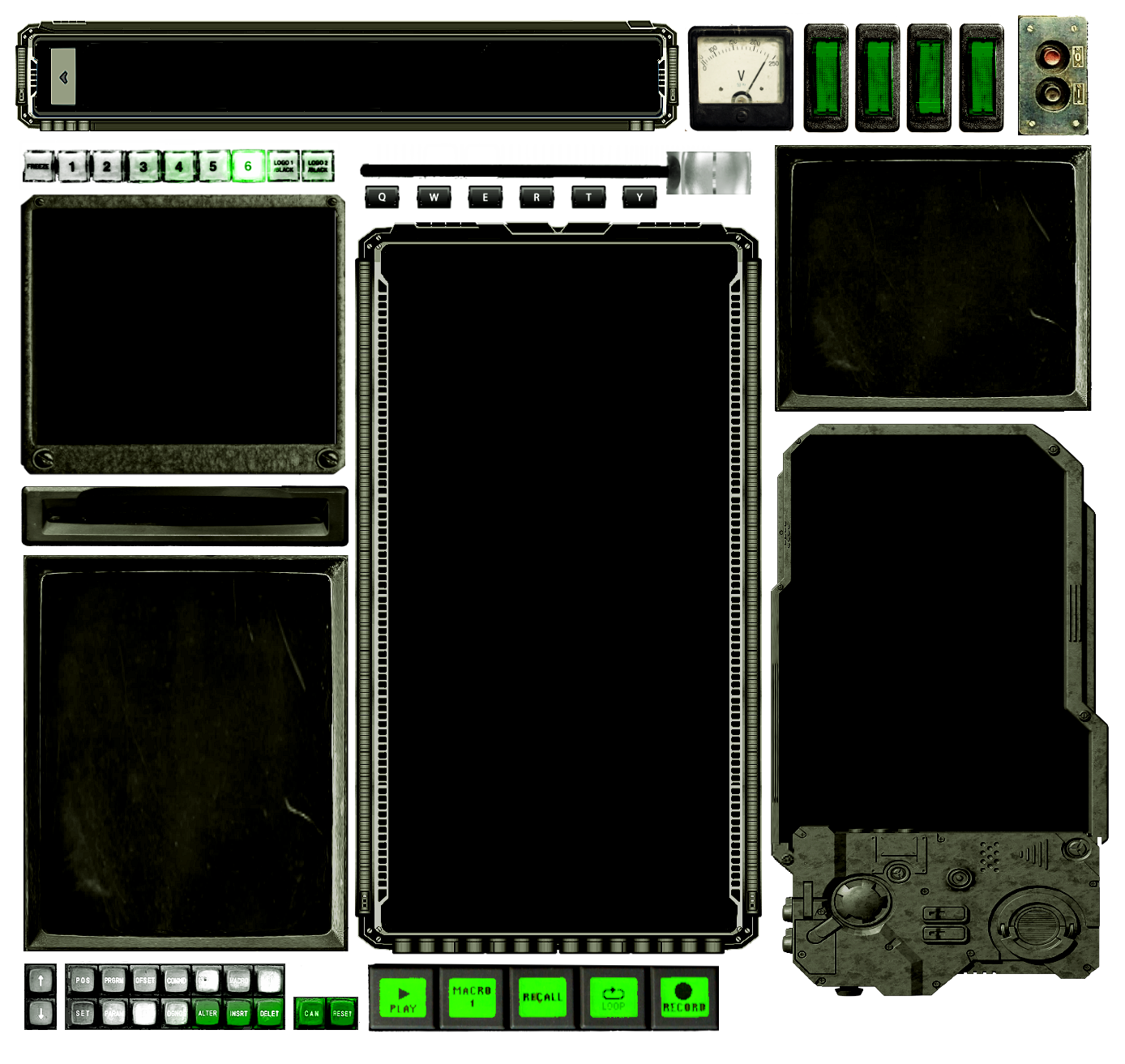Select the glowing number 6 button
The width and height of the screenshot is (1125, 1064).
pos(248,166)
